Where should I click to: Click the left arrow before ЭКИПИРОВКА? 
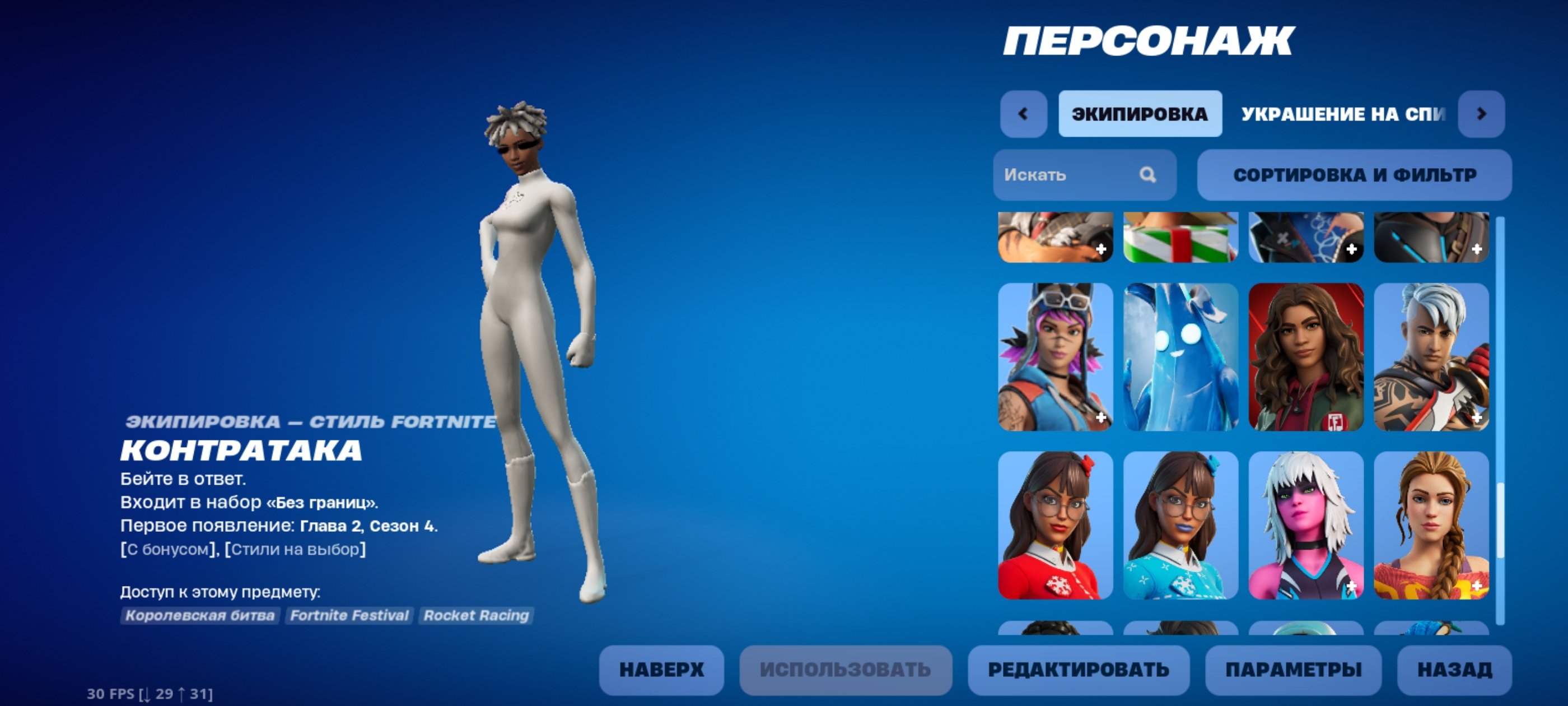[x=1024, y=113]
